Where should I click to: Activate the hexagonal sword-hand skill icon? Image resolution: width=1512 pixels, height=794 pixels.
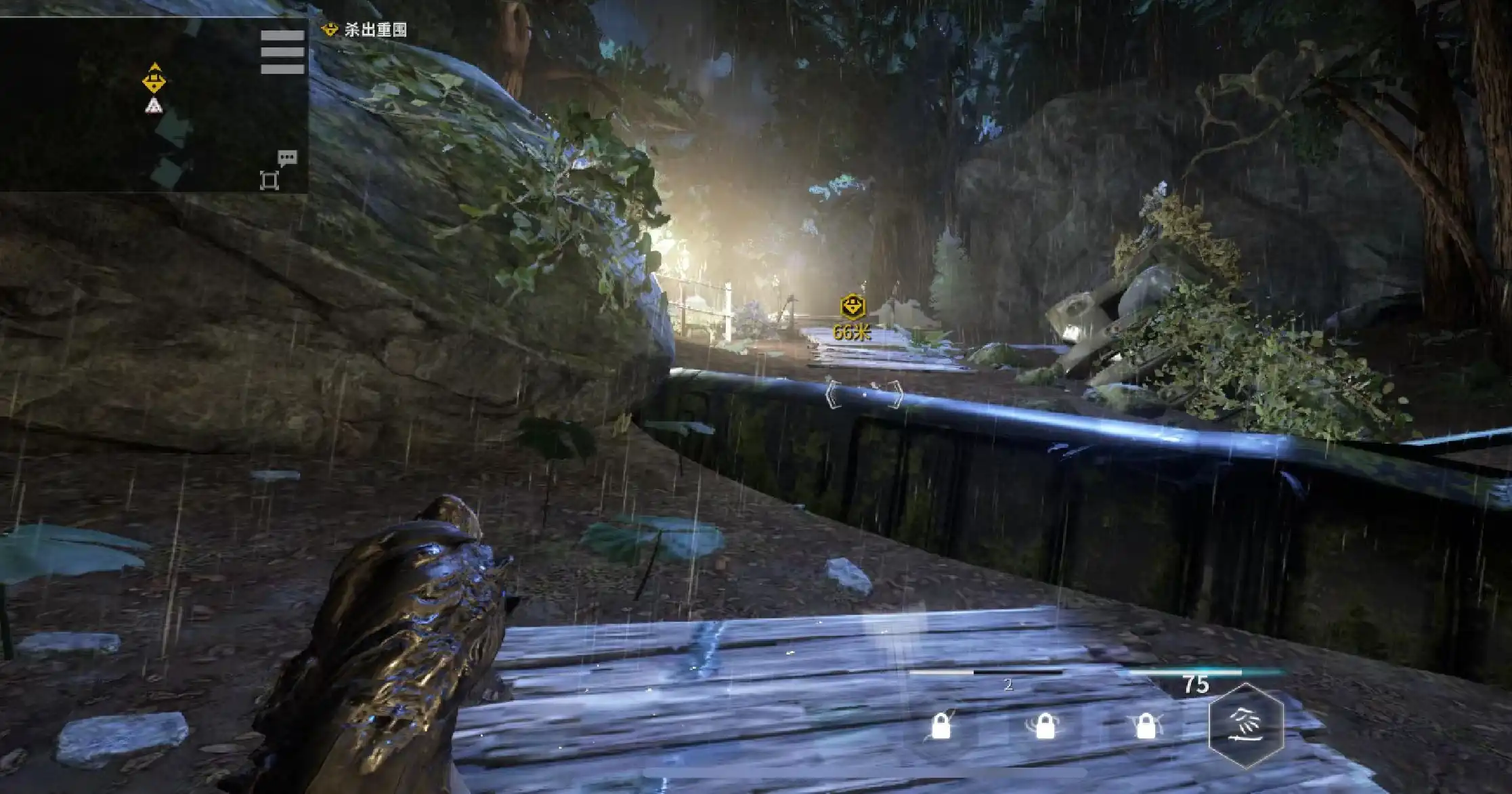click(1246, 726)
